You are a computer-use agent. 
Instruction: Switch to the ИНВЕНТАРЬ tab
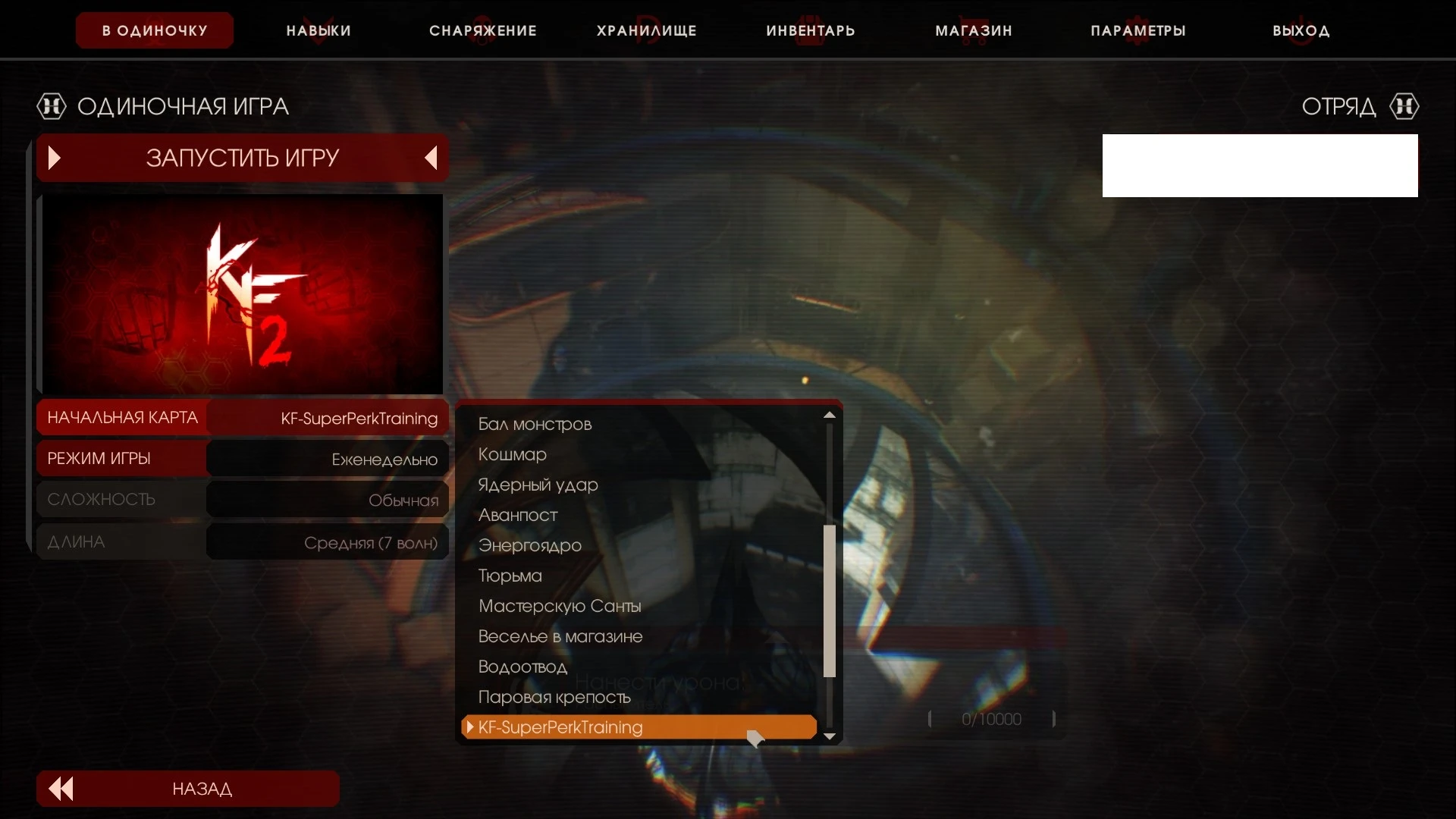(809, 30)
